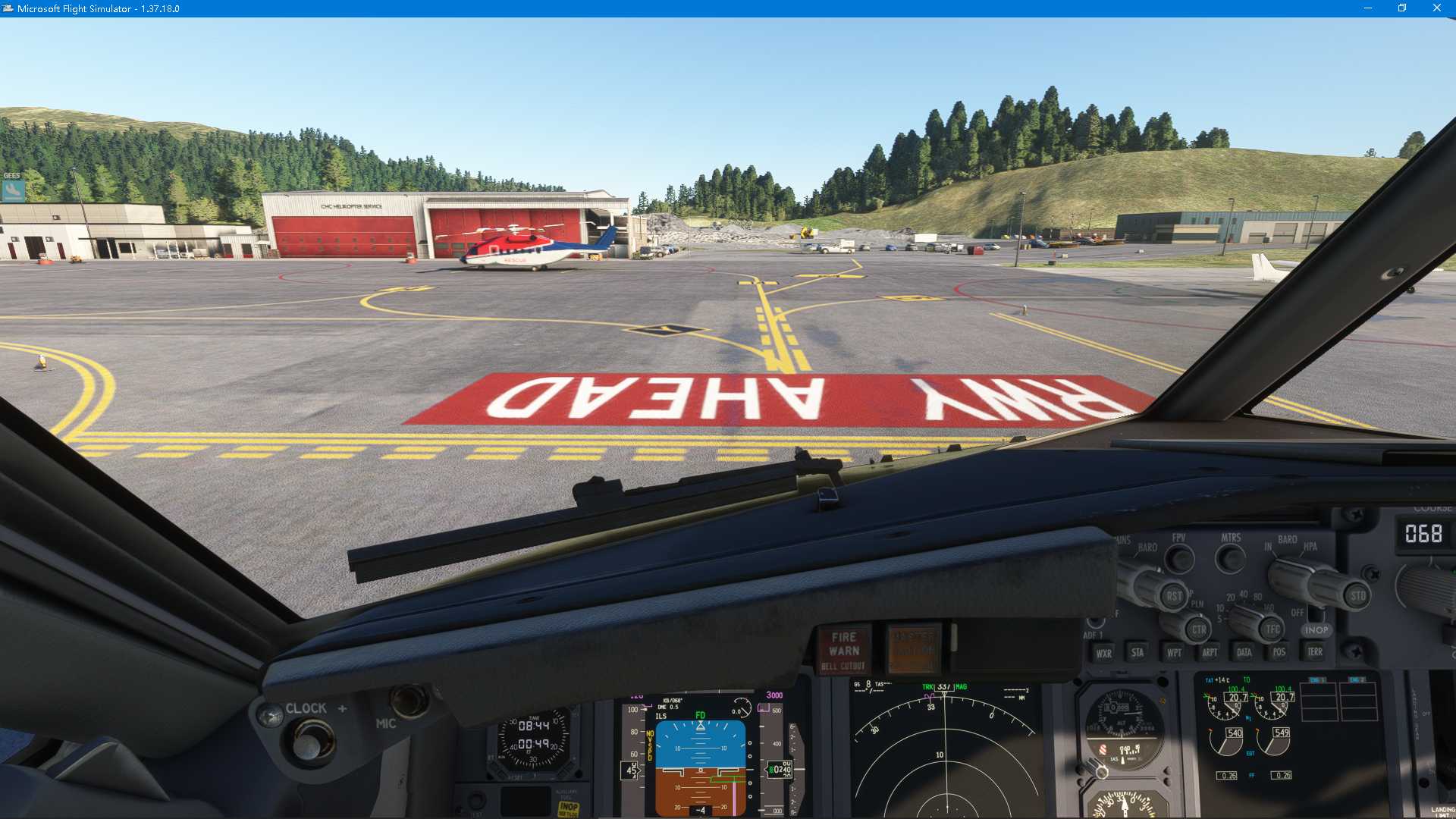Select WXR on the EFIS control panel

[1104, 652]
